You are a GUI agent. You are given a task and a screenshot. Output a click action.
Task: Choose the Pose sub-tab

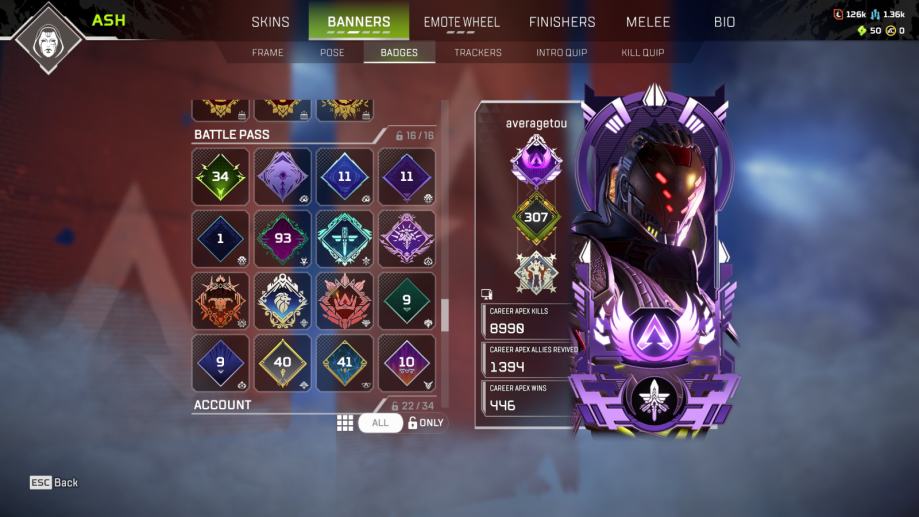click(x=331, y=52)
